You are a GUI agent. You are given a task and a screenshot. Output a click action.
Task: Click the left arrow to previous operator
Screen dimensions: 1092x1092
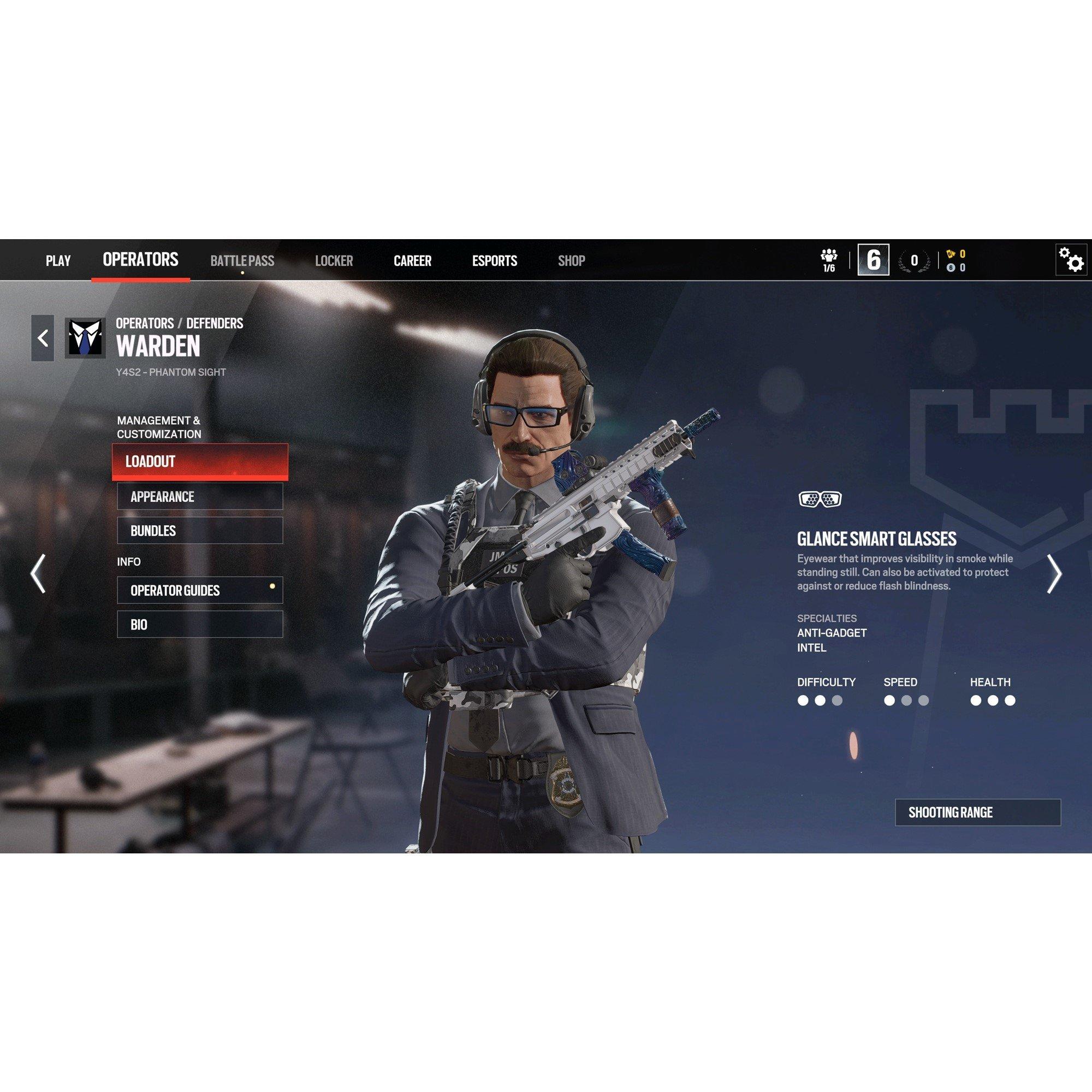point(37,574)
